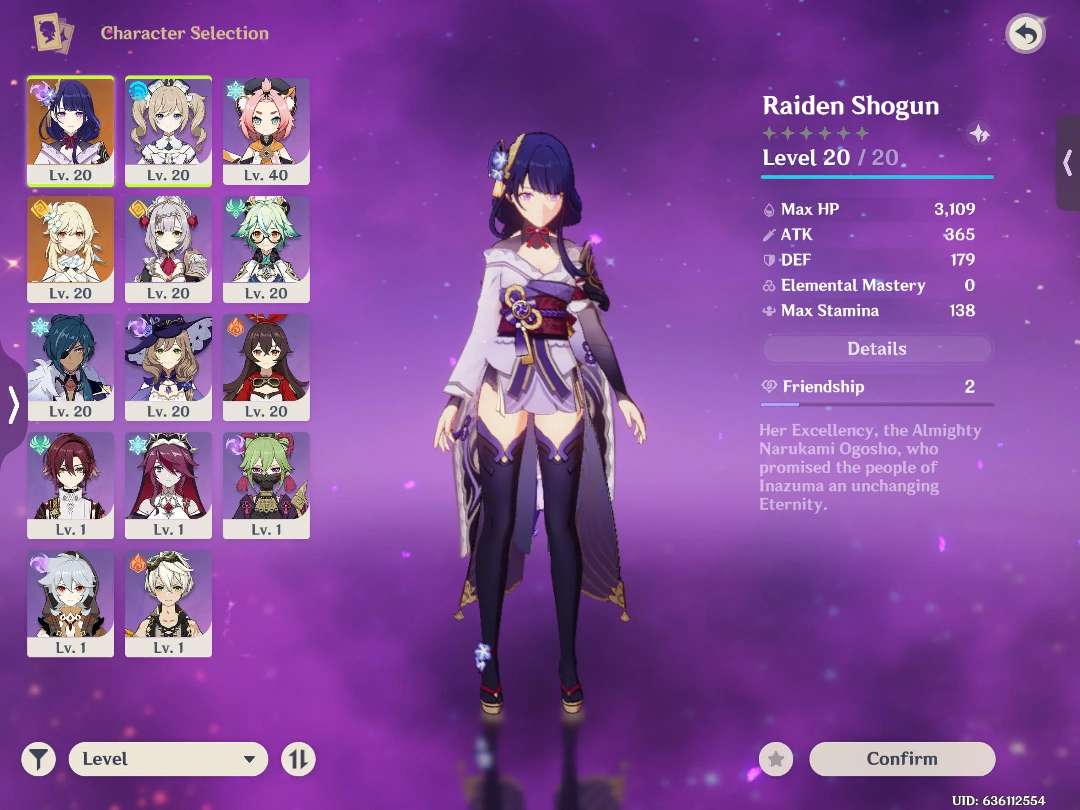Select Razor's character portrait
This screenshot has height=810, width=1080.
pos(70,603)
